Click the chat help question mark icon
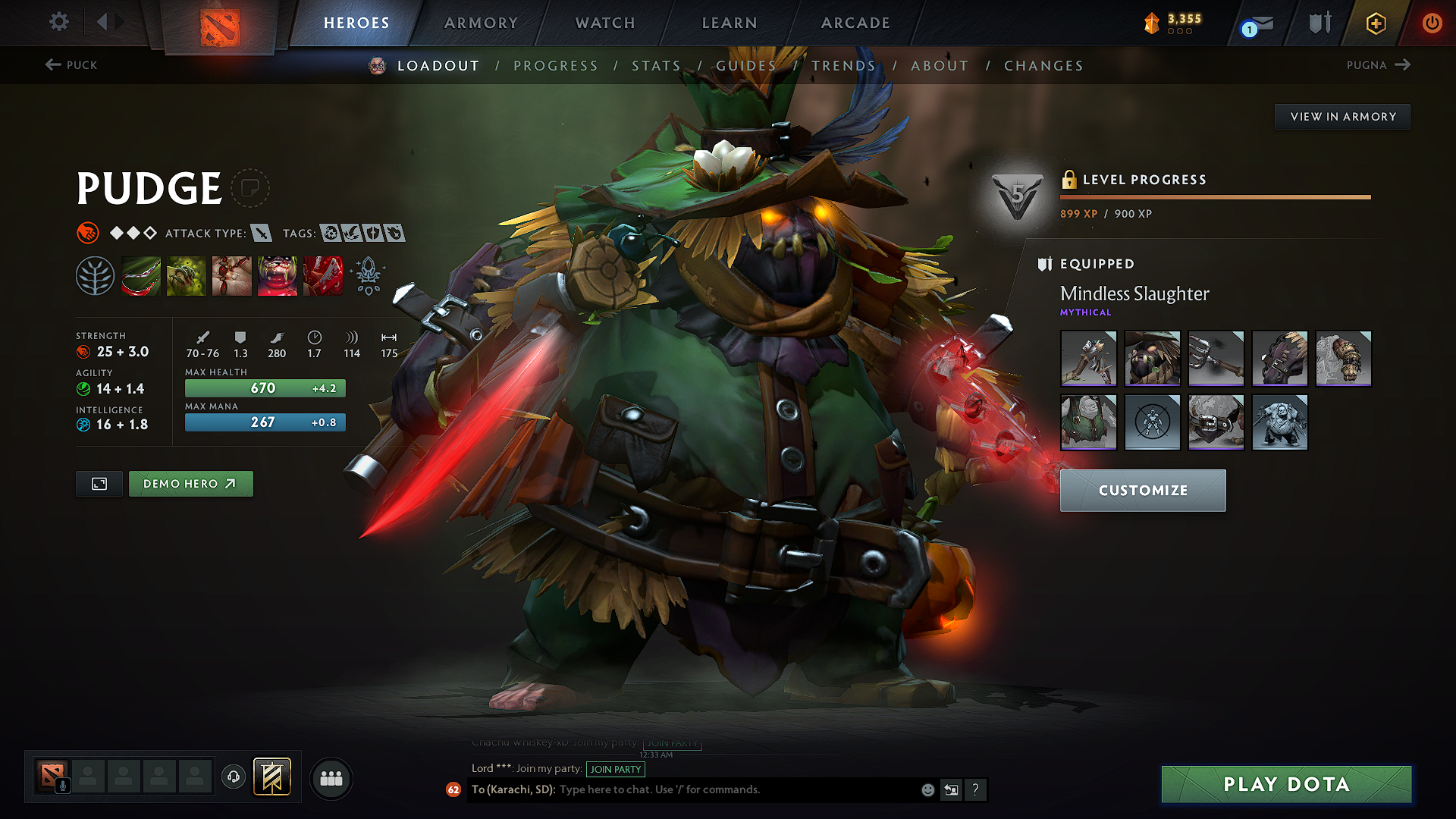The image size is (1456, 819). pyautogui.click(x=976, y=790)
